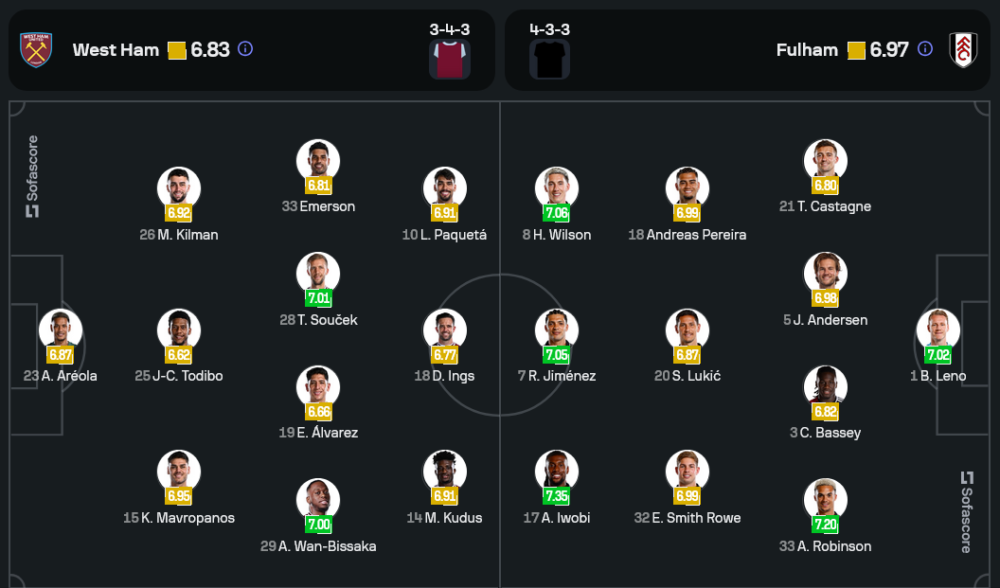Screen dimensions: 1000x588
Task: Select A. Wan-Bissaka in the lineup
Action: [x=318, y=502]
